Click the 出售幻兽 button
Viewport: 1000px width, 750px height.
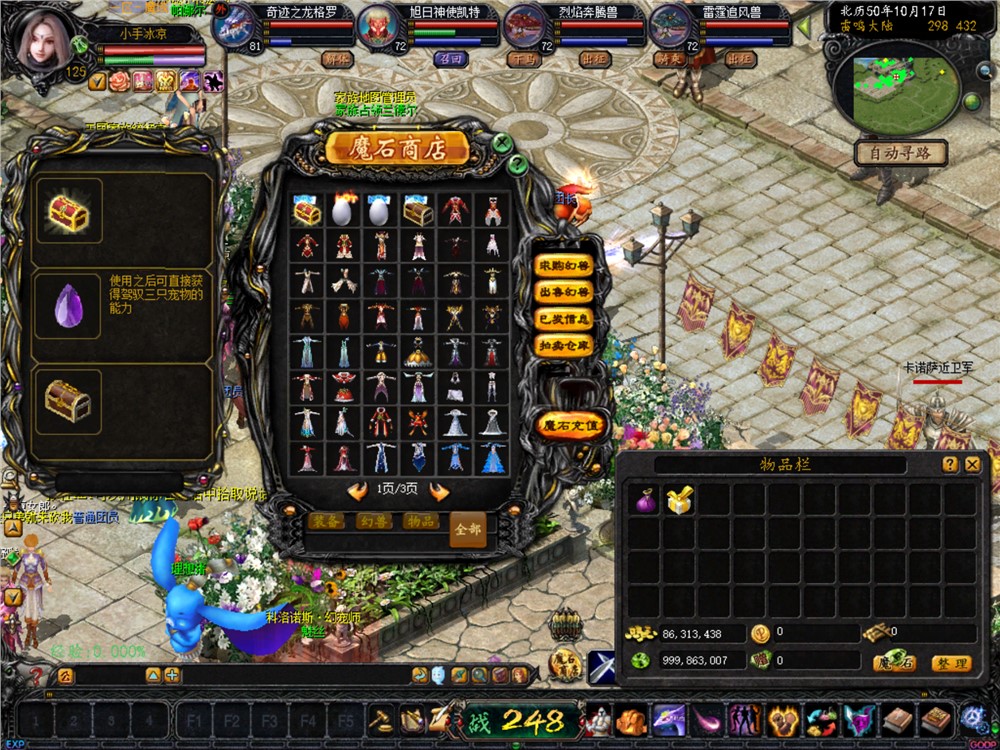(565, 293)
